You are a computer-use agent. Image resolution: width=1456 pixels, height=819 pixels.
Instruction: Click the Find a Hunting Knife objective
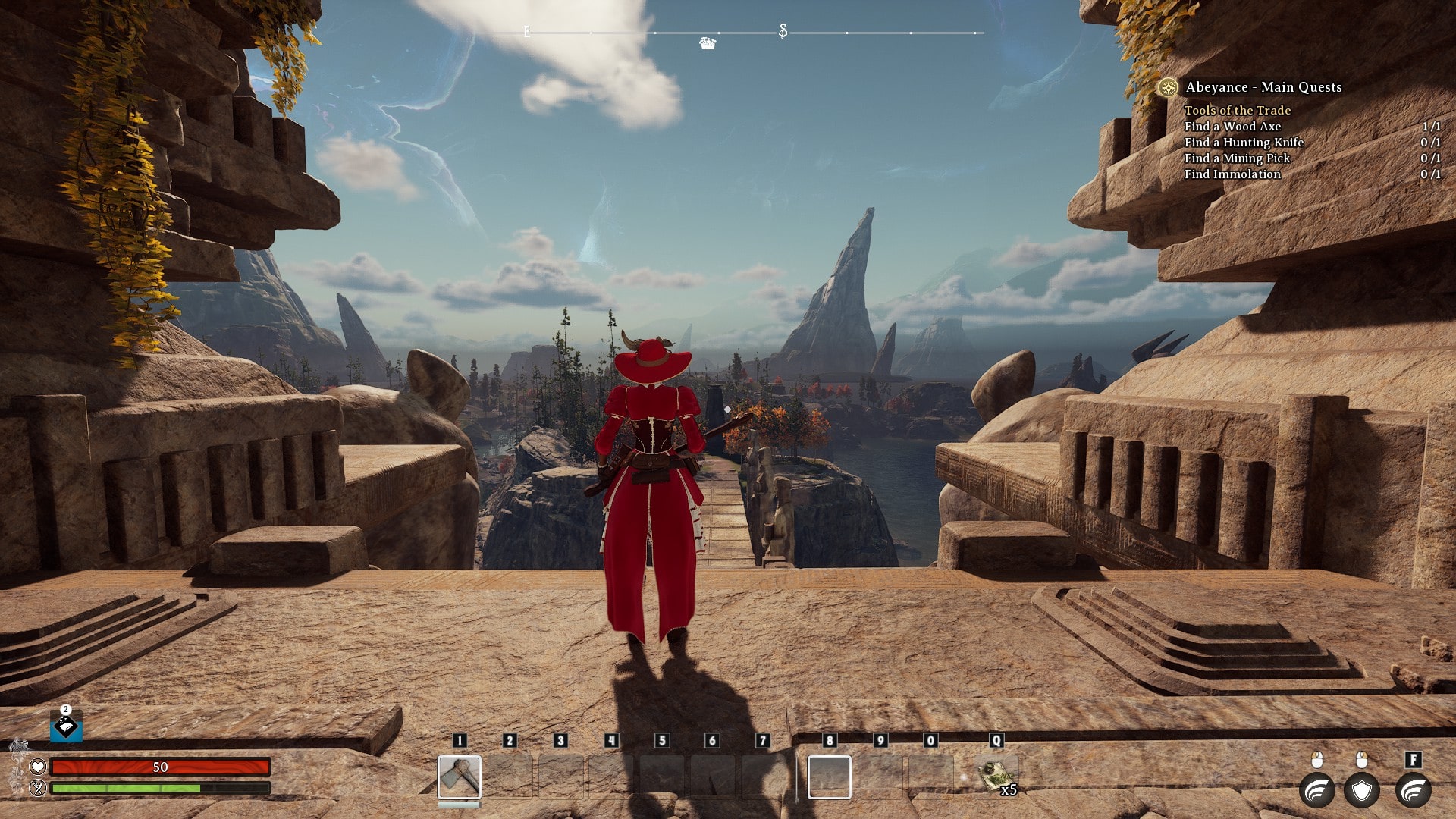1244,142
